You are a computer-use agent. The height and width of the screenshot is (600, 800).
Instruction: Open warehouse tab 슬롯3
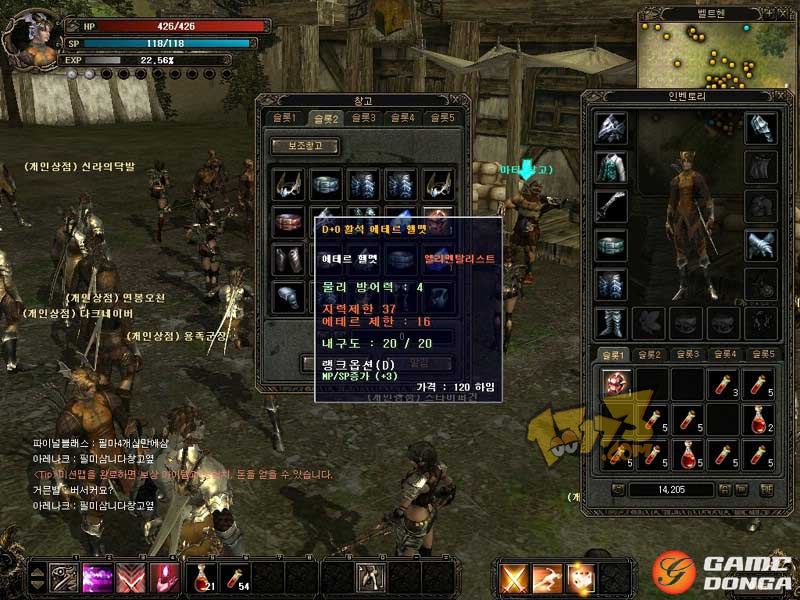[363, 118]
